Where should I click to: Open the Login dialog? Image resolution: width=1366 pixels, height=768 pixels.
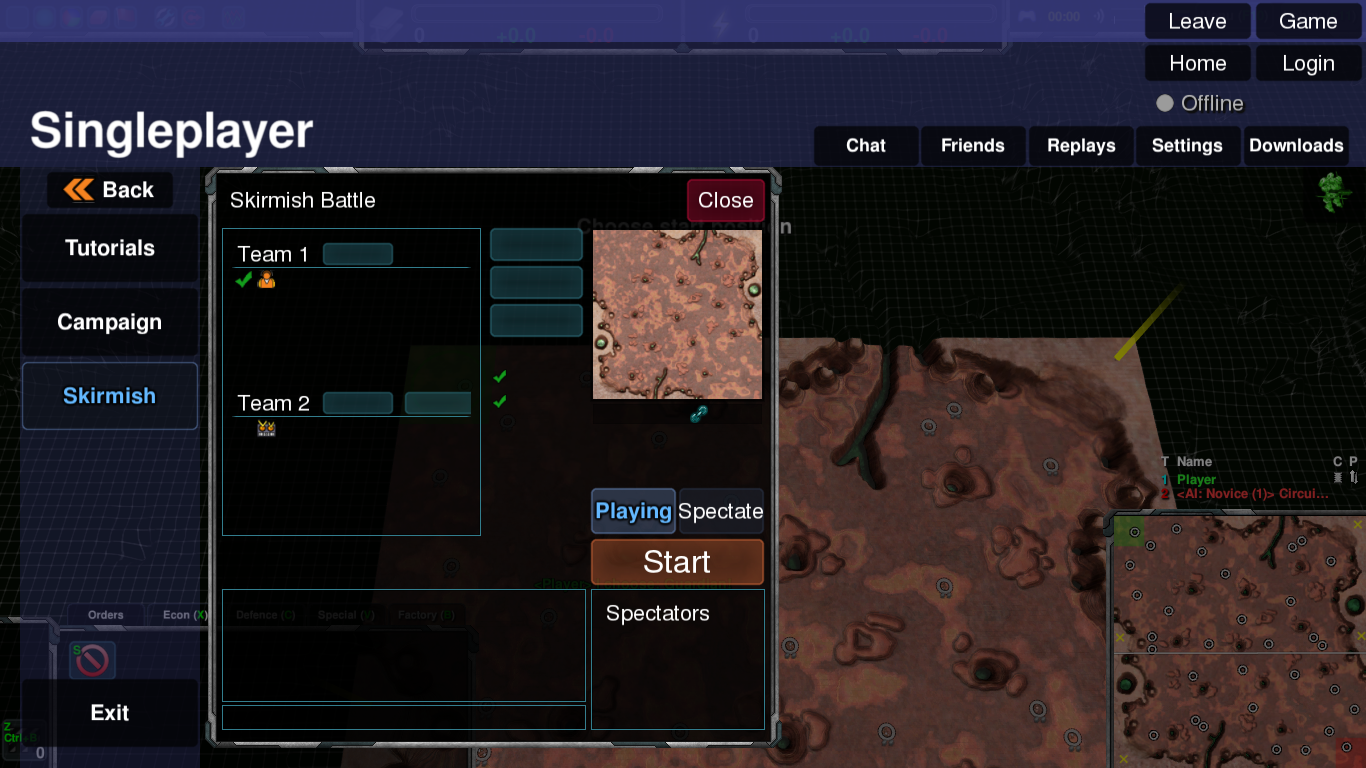coord(1307,64)
